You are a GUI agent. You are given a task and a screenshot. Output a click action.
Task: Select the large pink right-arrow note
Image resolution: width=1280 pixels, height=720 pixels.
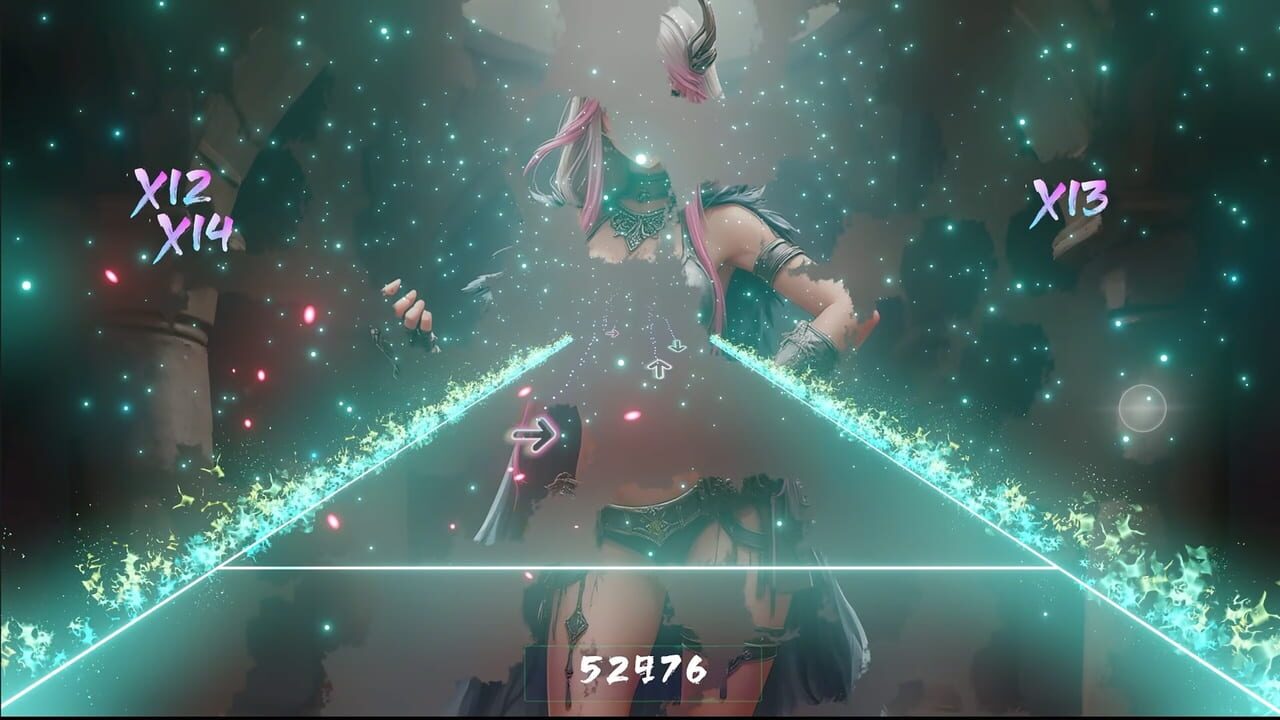533,433
